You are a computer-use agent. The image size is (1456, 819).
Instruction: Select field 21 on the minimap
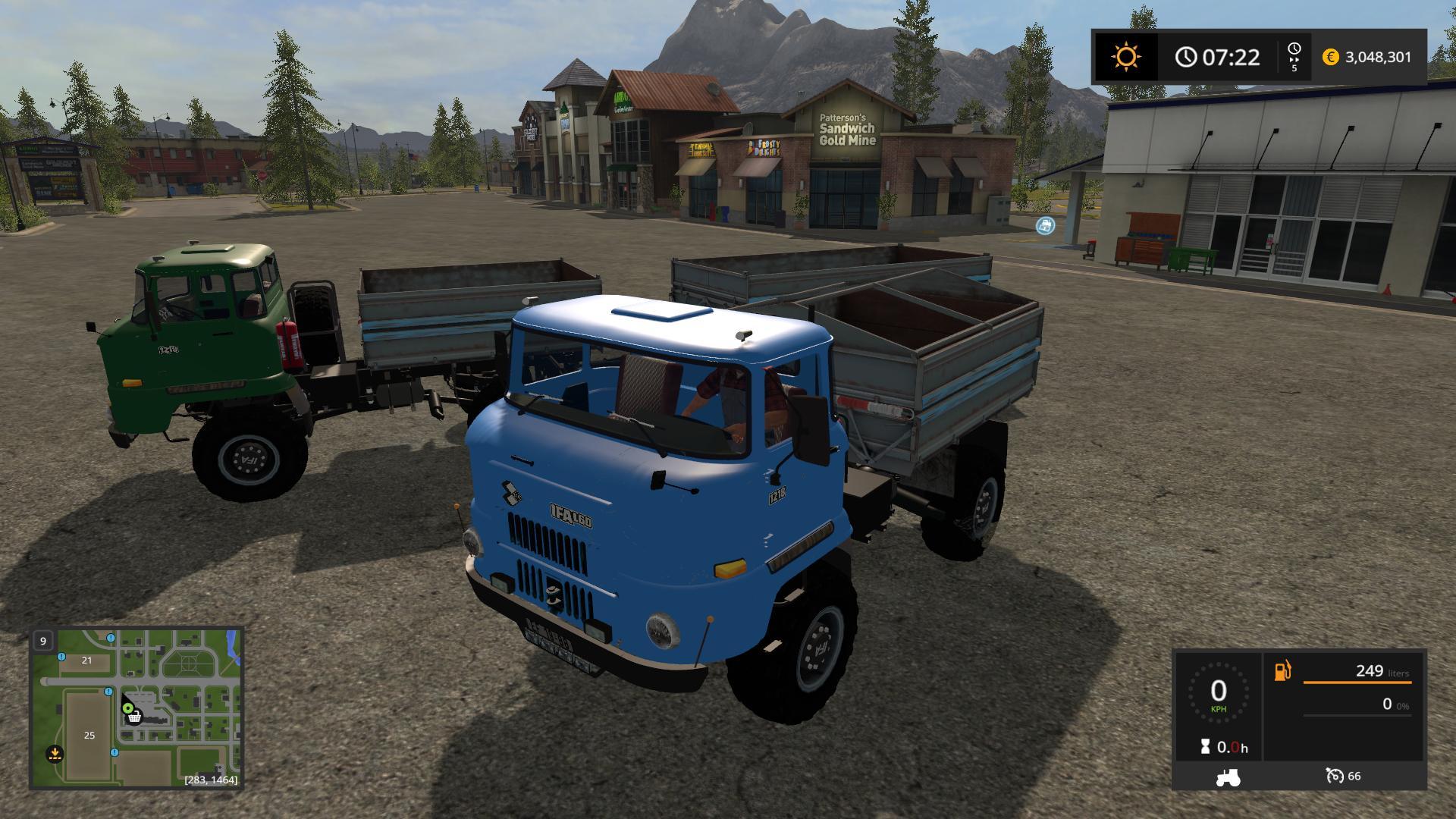click(x=86, y=661)
